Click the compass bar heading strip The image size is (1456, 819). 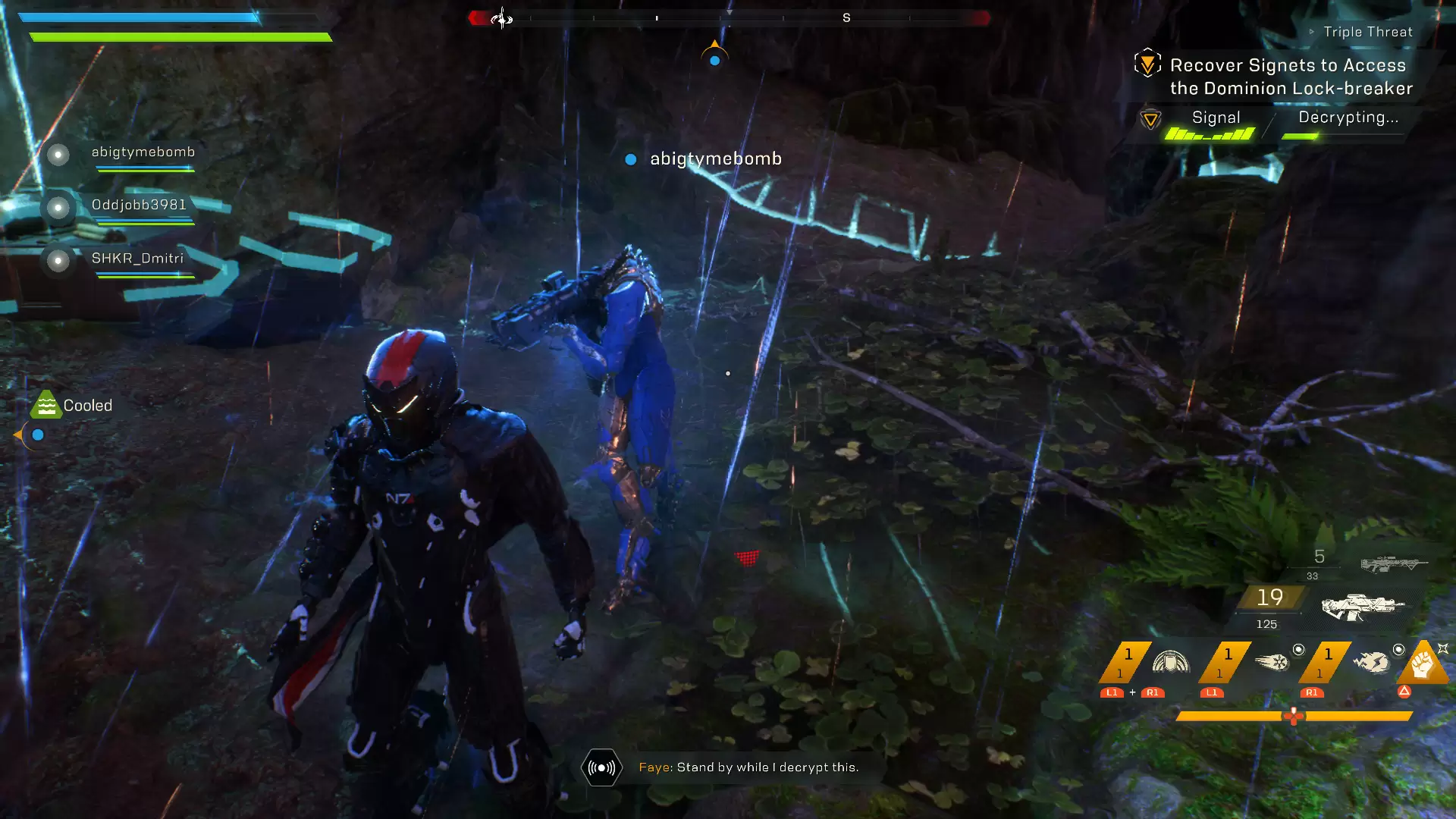pos(728,17)
